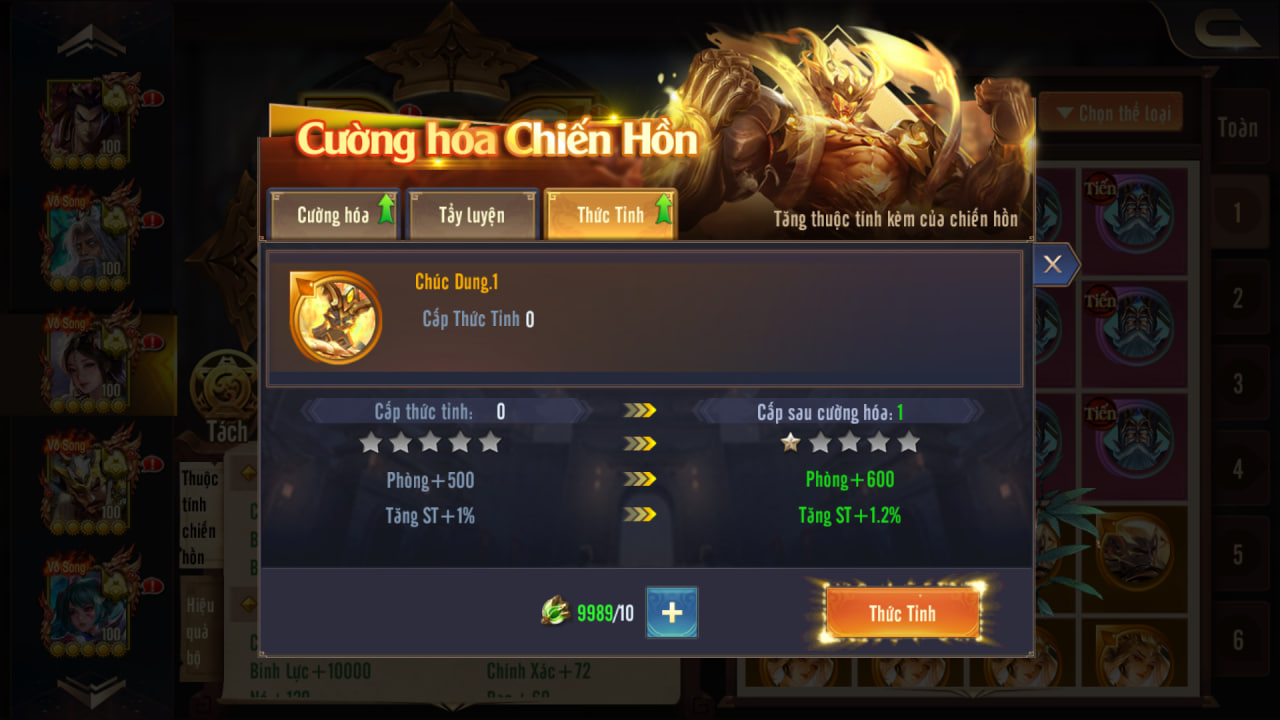Select the Thức Tỉnh tab
This screenshot has height=720, width=1280.
tap(610, 215)
